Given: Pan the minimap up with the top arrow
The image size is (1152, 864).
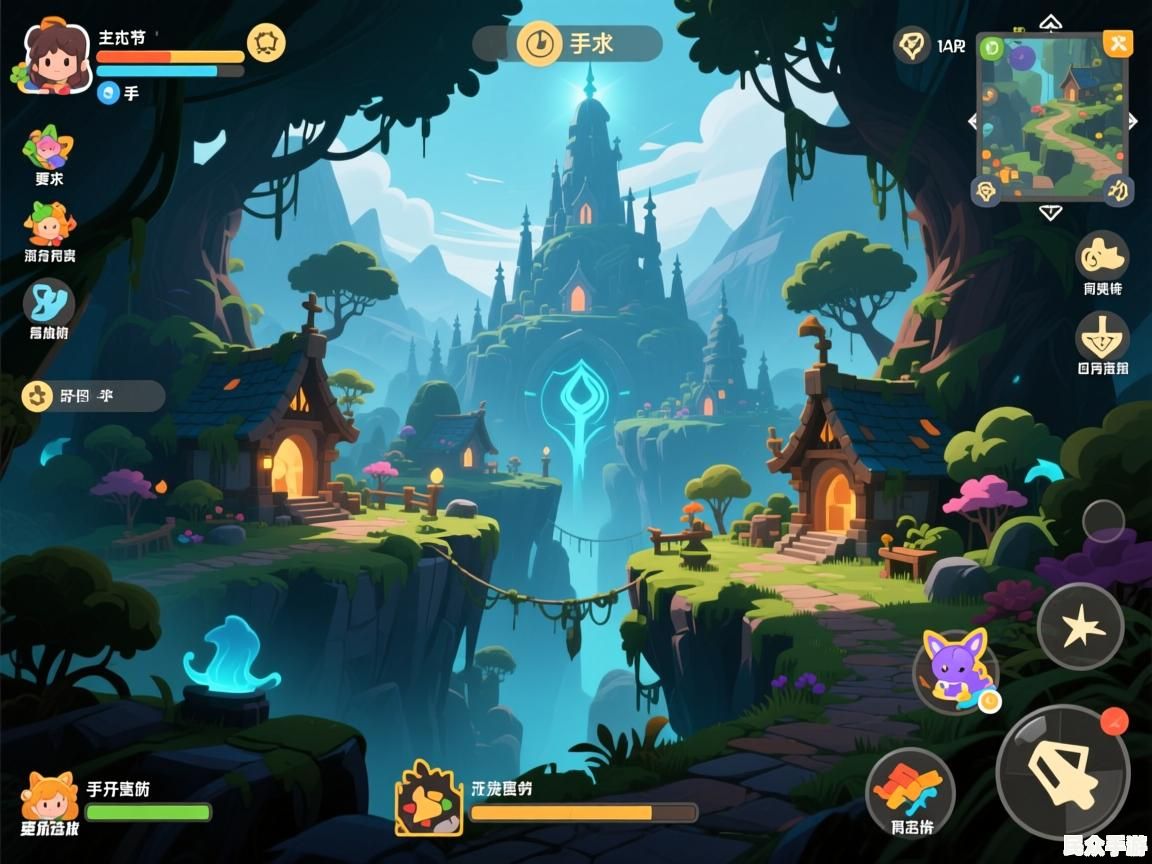Looking at the screenshot, I should 1050,21.
